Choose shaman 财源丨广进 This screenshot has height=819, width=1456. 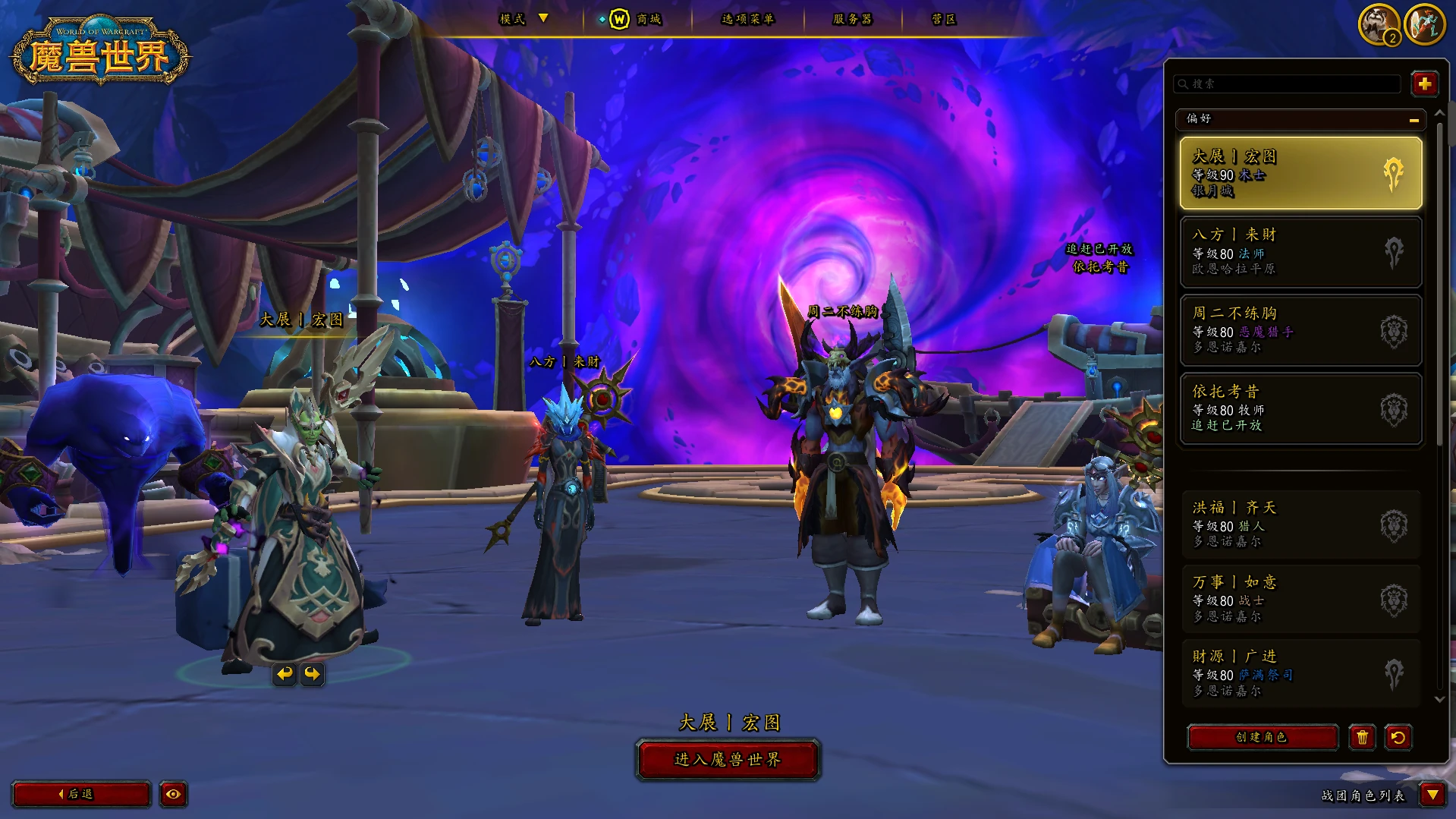tap(1300, 673)
